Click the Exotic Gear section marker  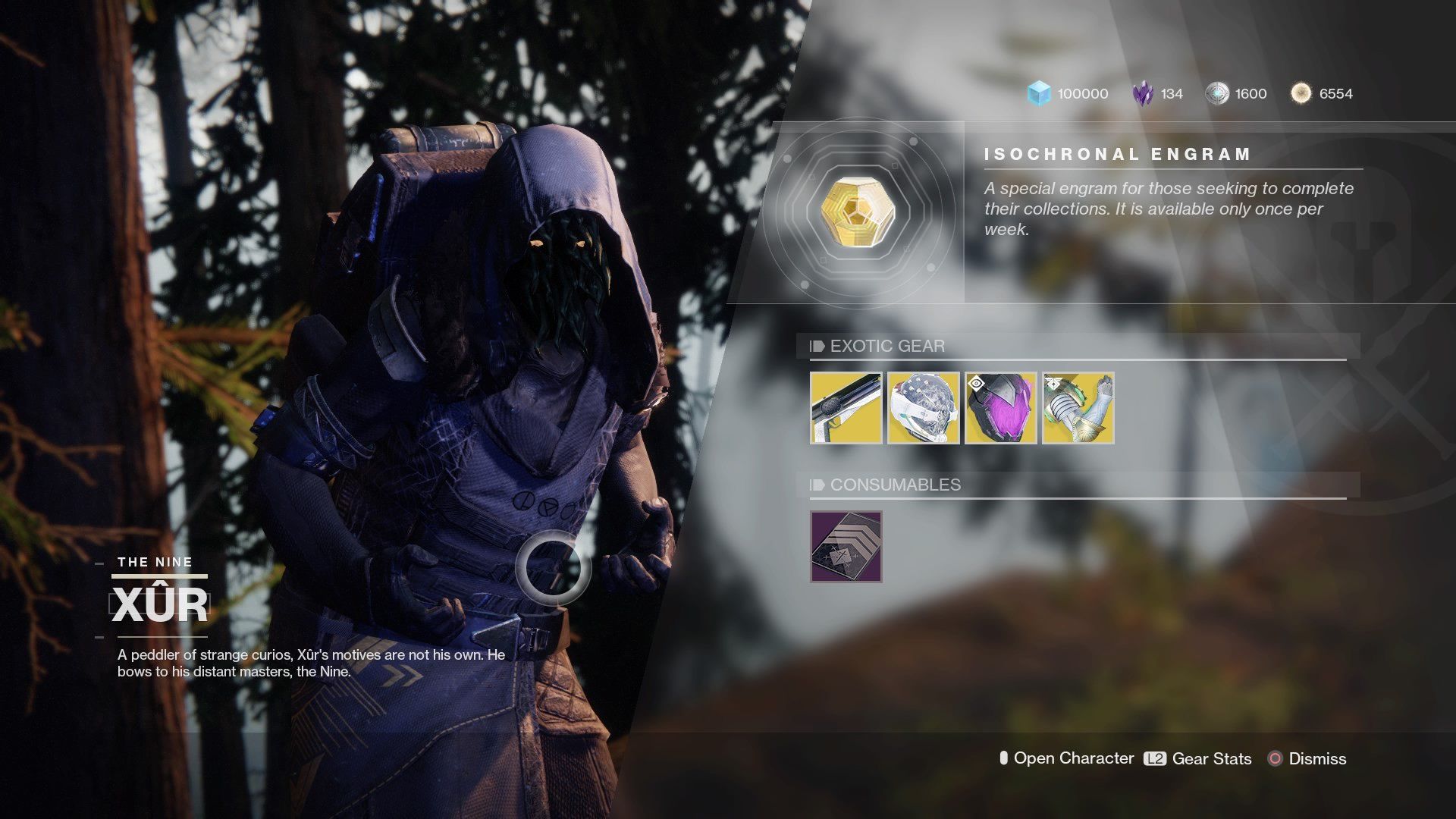click(817, 347)
